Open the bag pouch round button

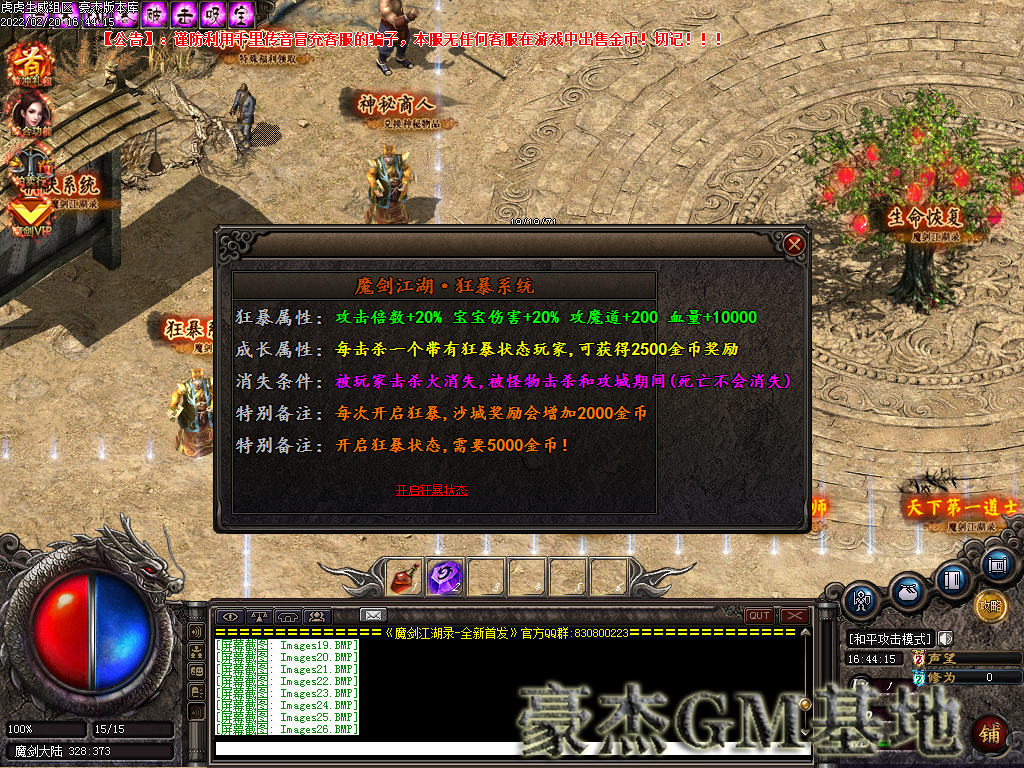(x=908, y=590)
